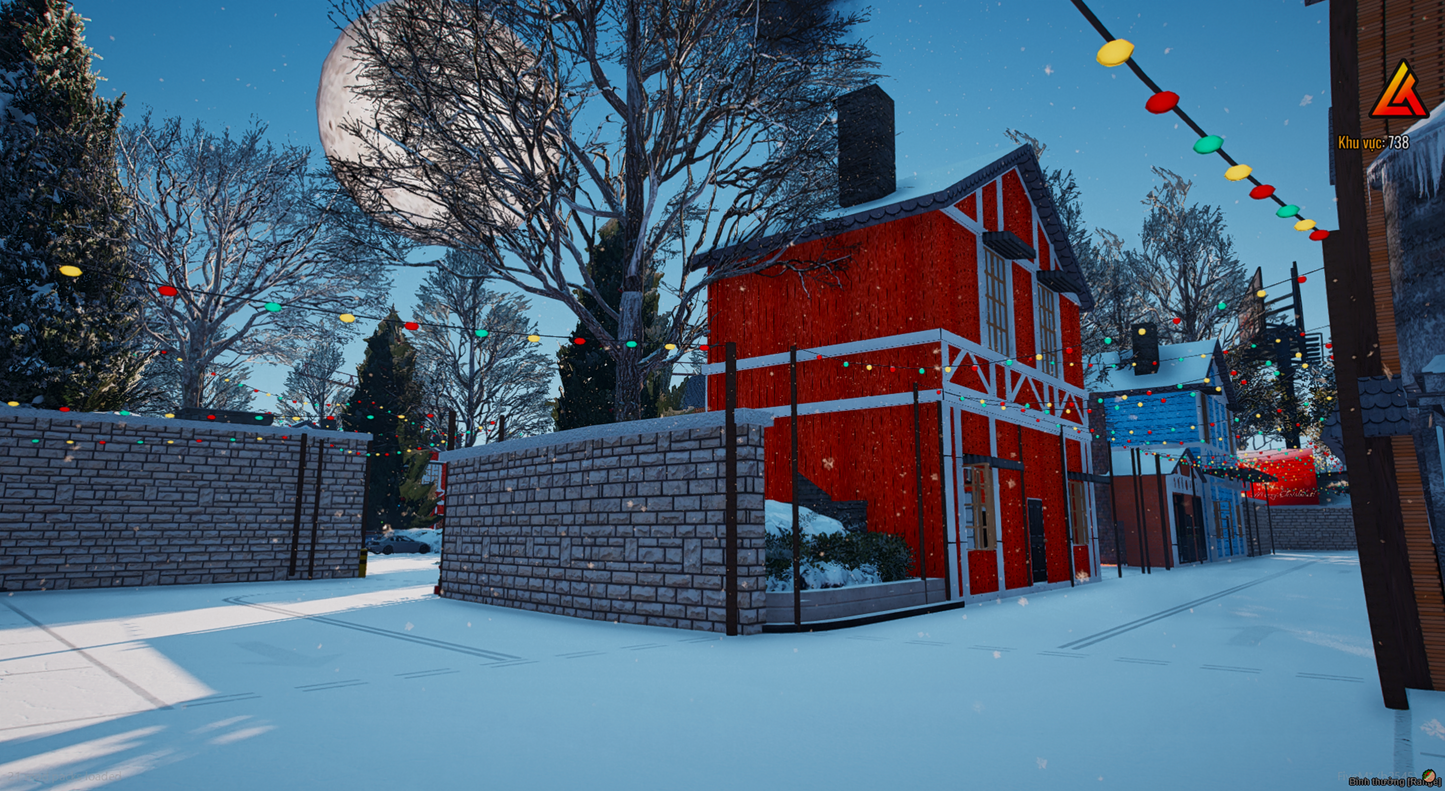Click the orange triangle server logo
Image resolution: width=1445 pixels, height=791 pixels.
[1398, 93]
